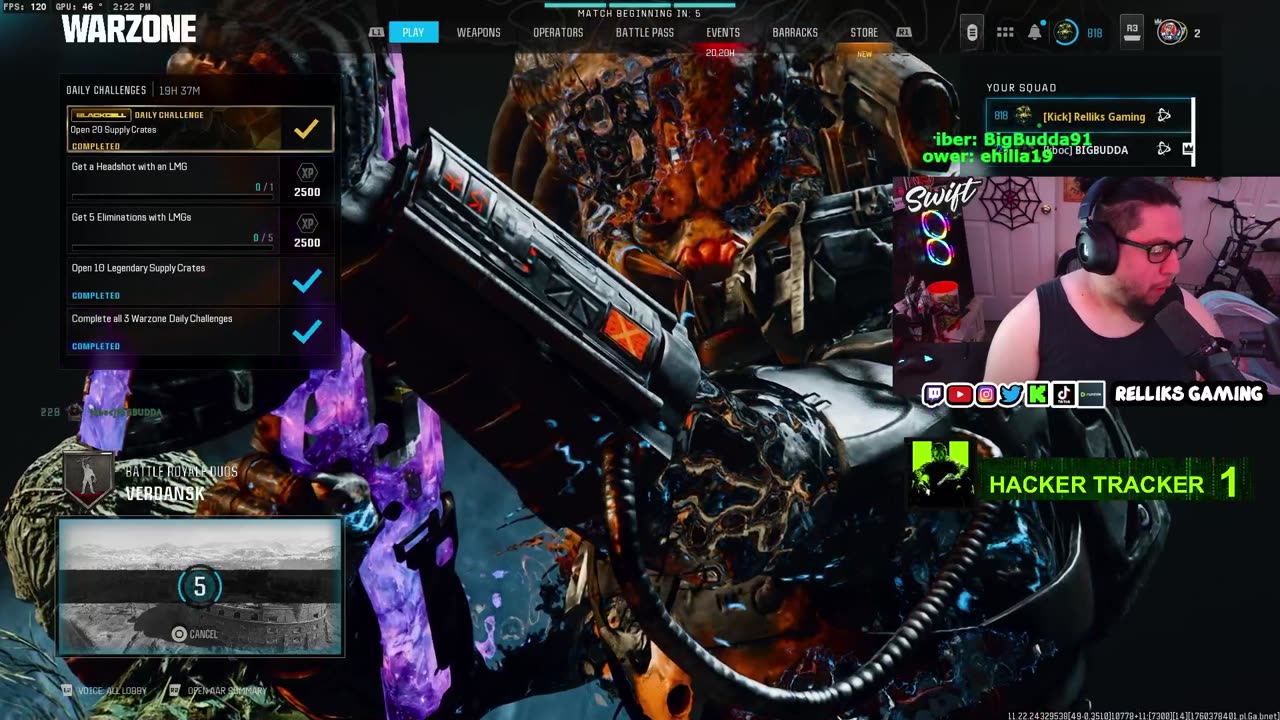Select BIGBUDDA squad member row
The height and width of the screenshot is (720, 1280).
pyautogui.click(x=1089, y=150)
